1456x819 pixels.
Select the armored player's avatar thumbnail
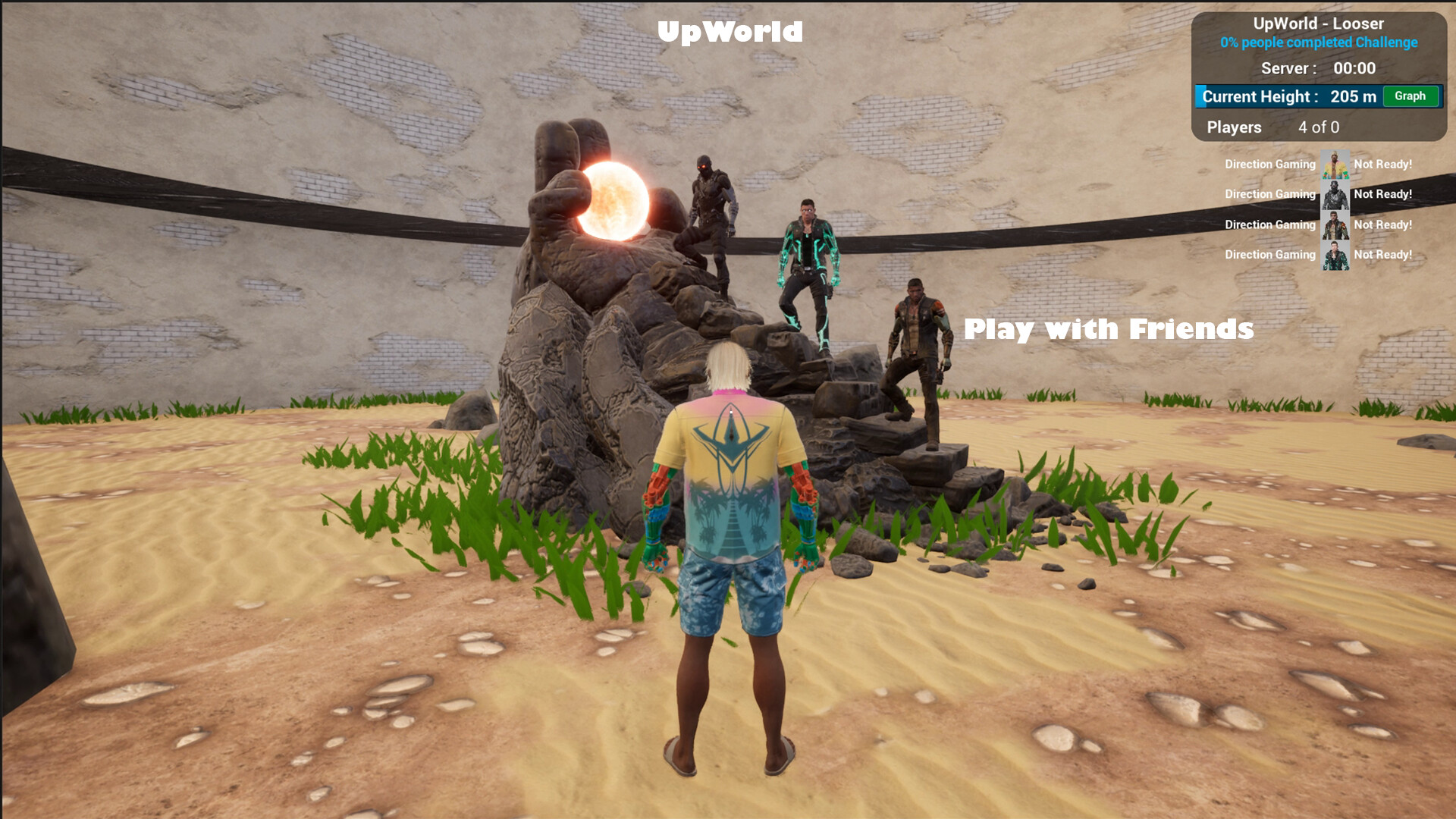click(1335, 195)
